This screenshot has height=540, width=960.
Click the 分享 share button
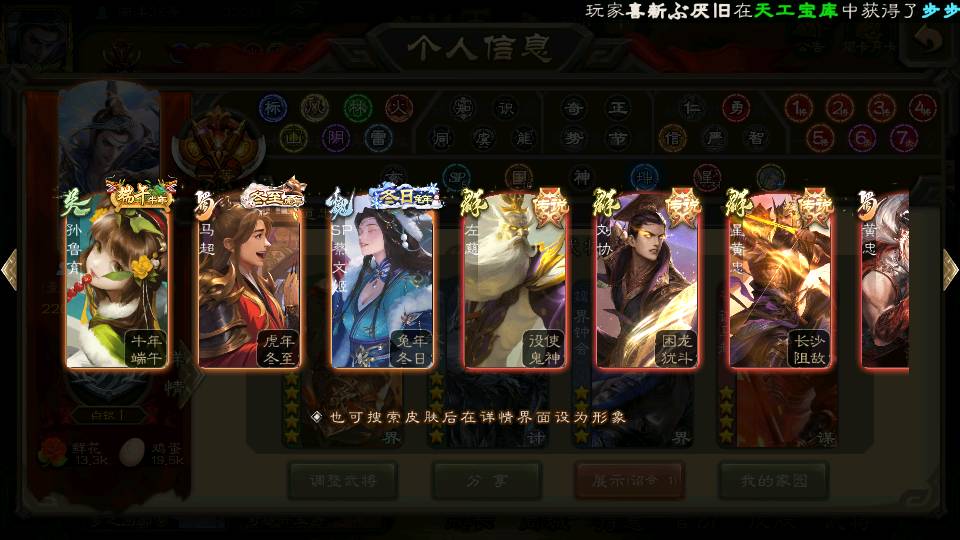tap(487, 481)
